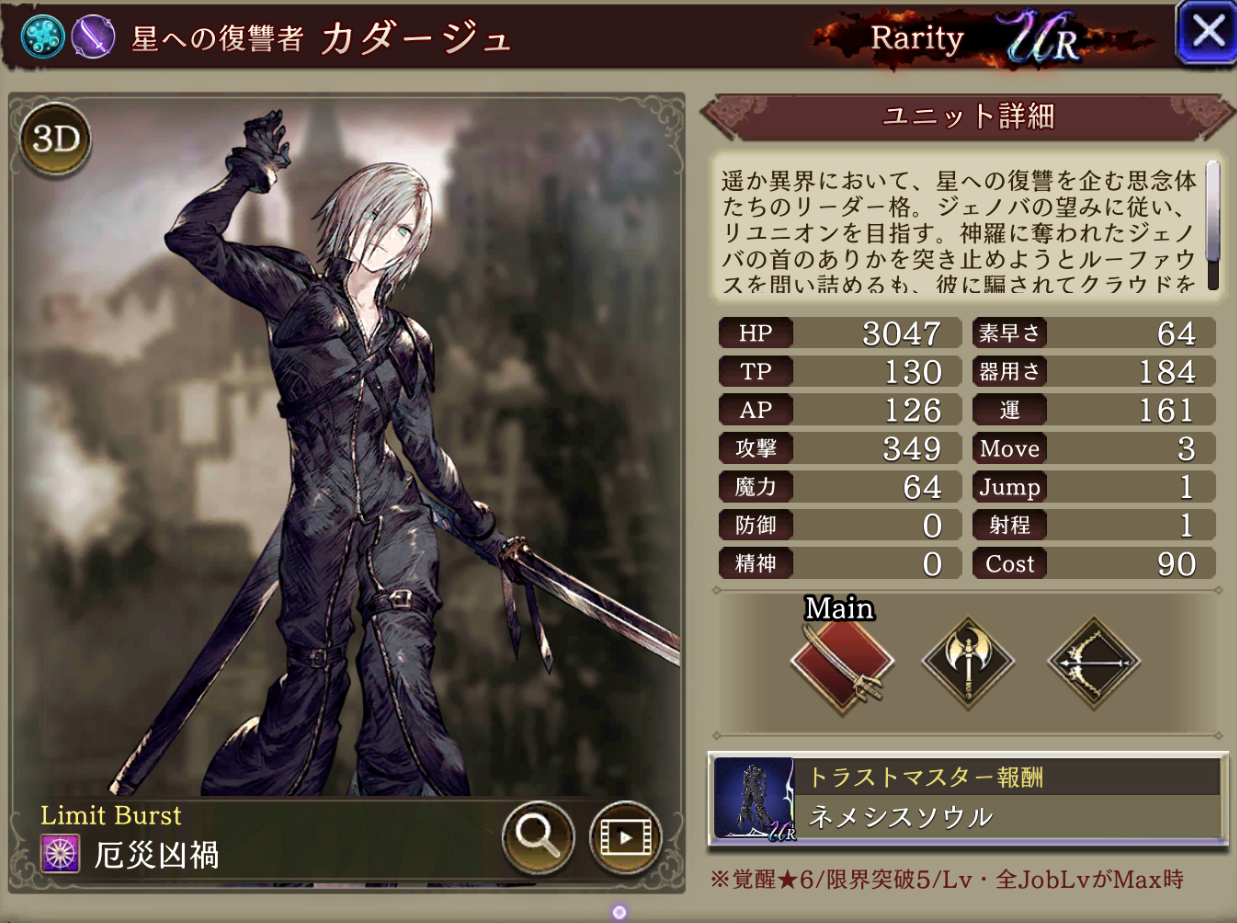Tap the purple sword attribute icon
The width and height of the screenshot is (1237, 923).
[x=93, y=37]
